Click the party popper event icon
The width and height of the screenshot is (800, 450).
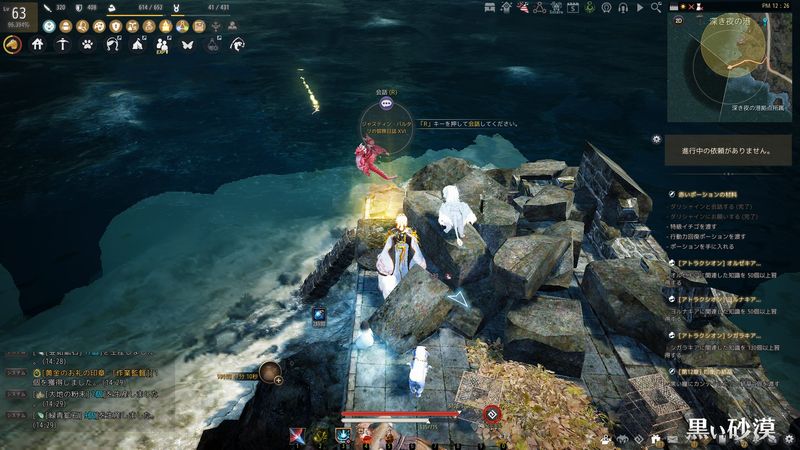click(x=522, y=7)
